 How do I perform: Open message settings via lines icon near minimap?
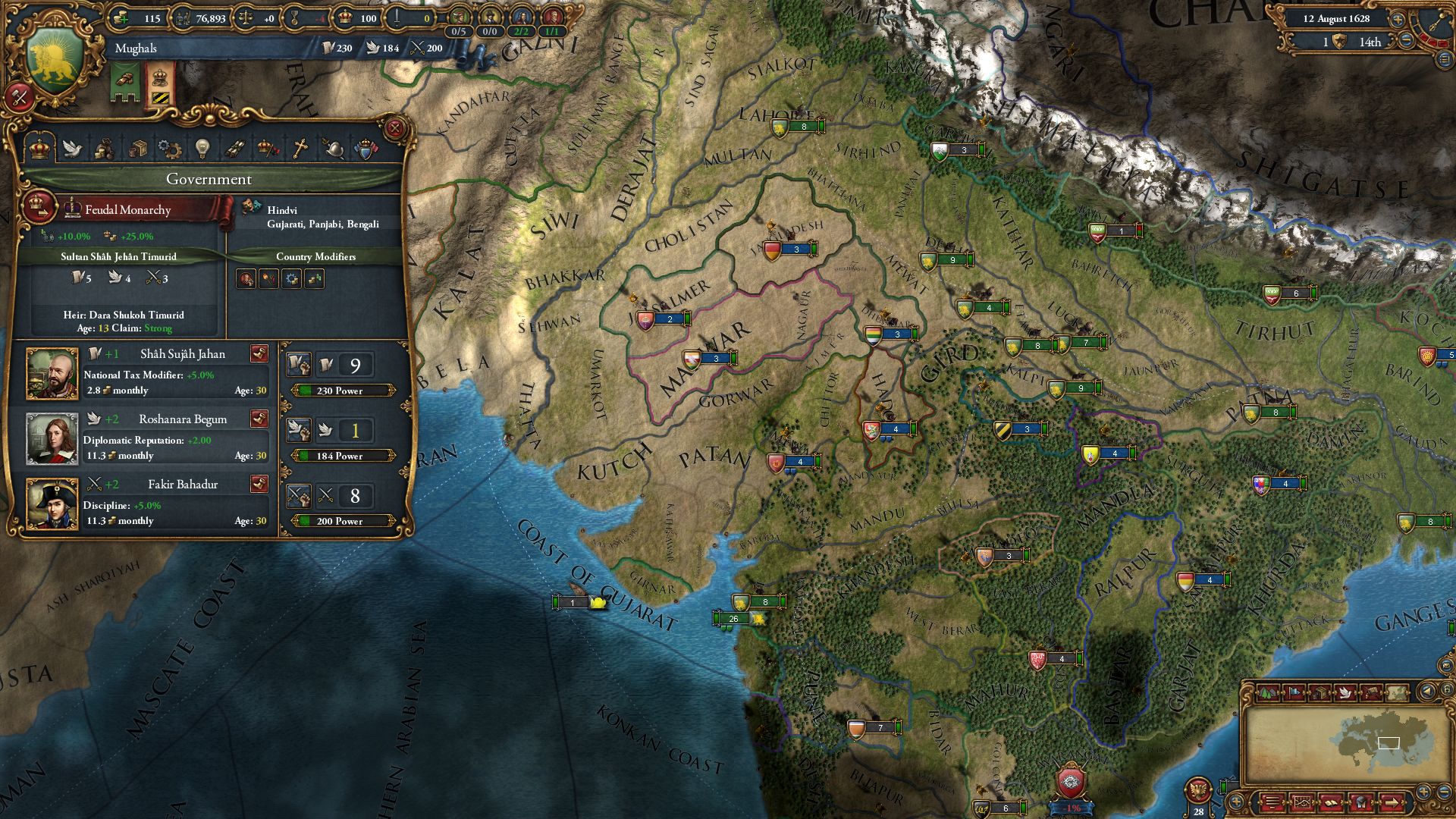[x=1273, y=803]
